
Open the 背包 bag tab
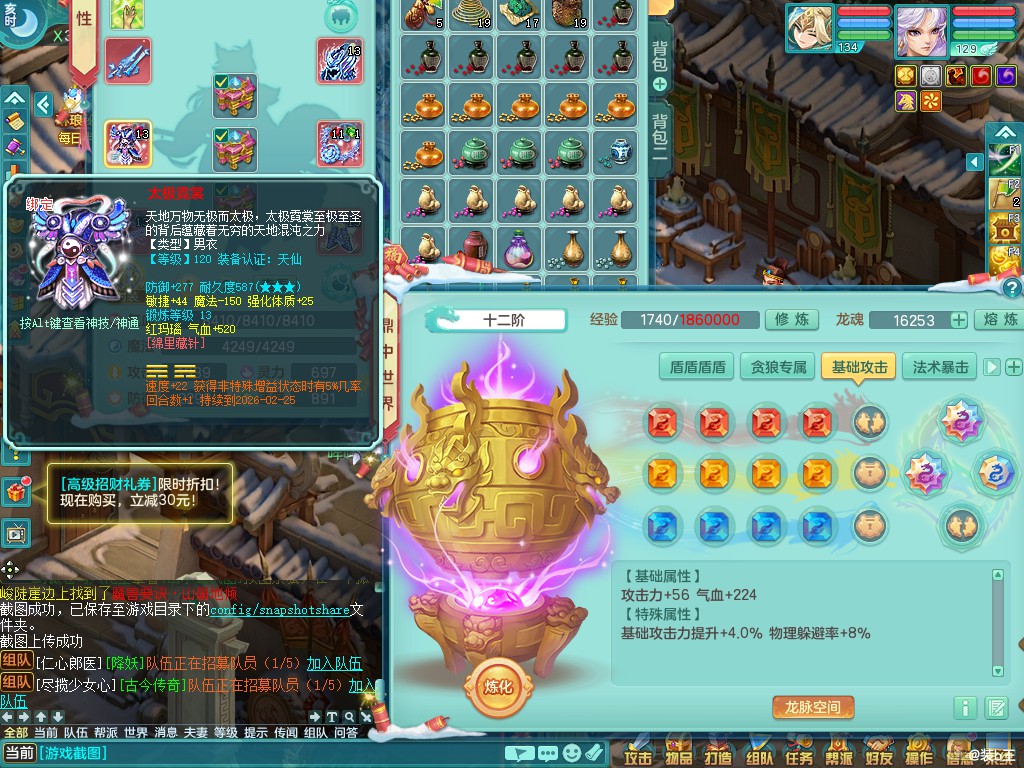pyautogui.click(x=660, y=56)
